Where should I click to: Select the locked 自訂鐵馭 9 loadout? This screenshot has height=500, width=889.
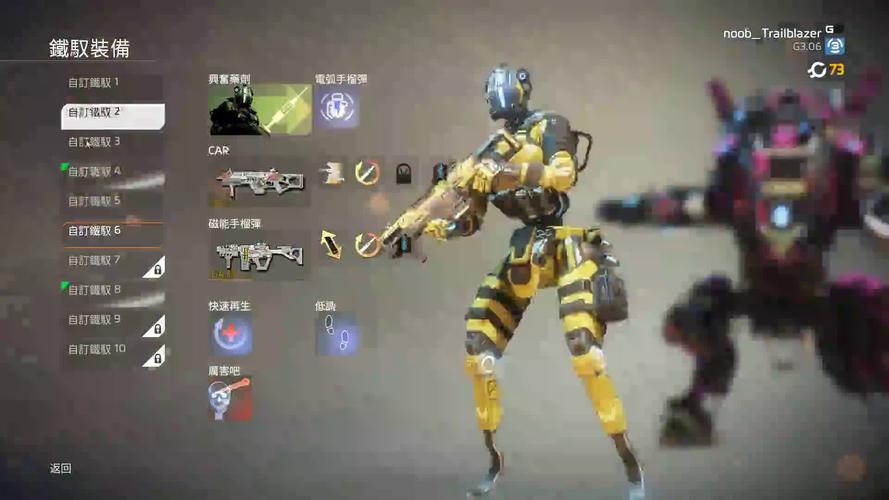(x=112, y=320)
